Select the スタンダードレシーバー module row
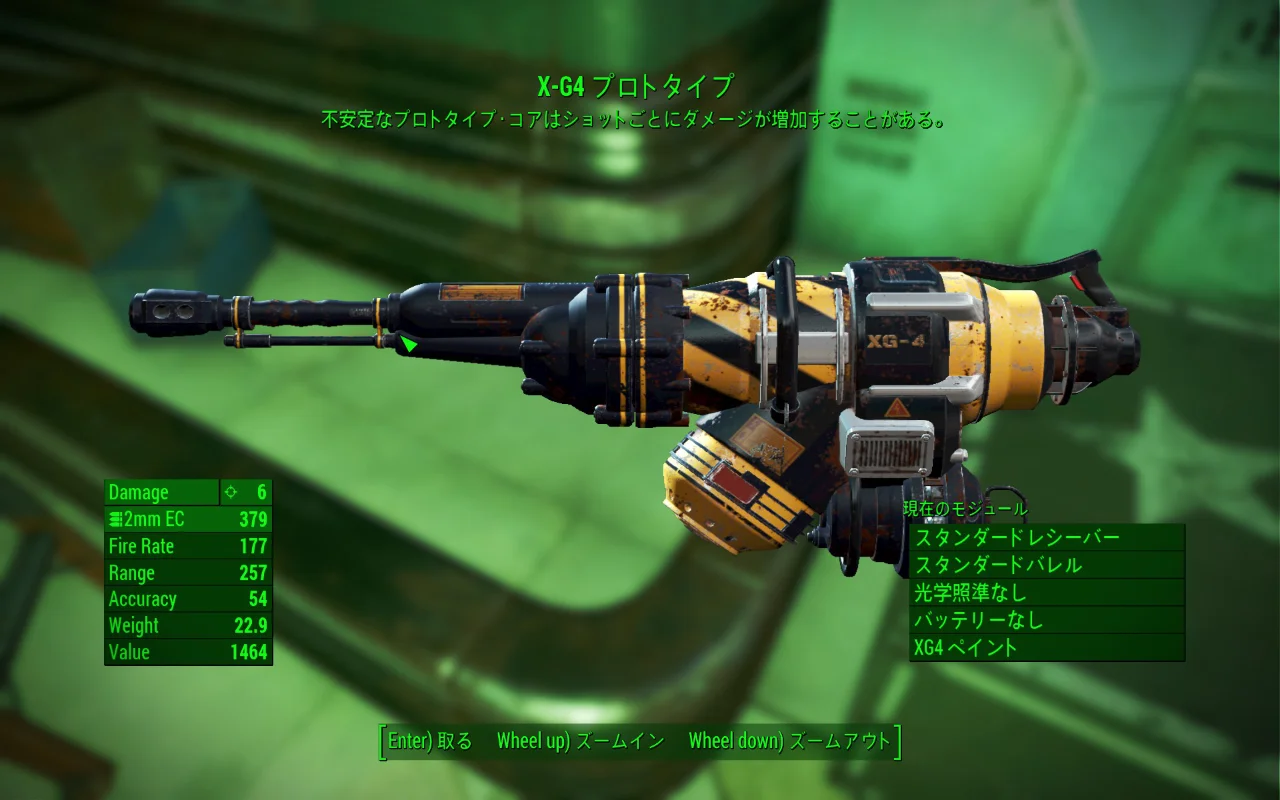This screenshot has width=1280, height=800. tap(1046, 538)
